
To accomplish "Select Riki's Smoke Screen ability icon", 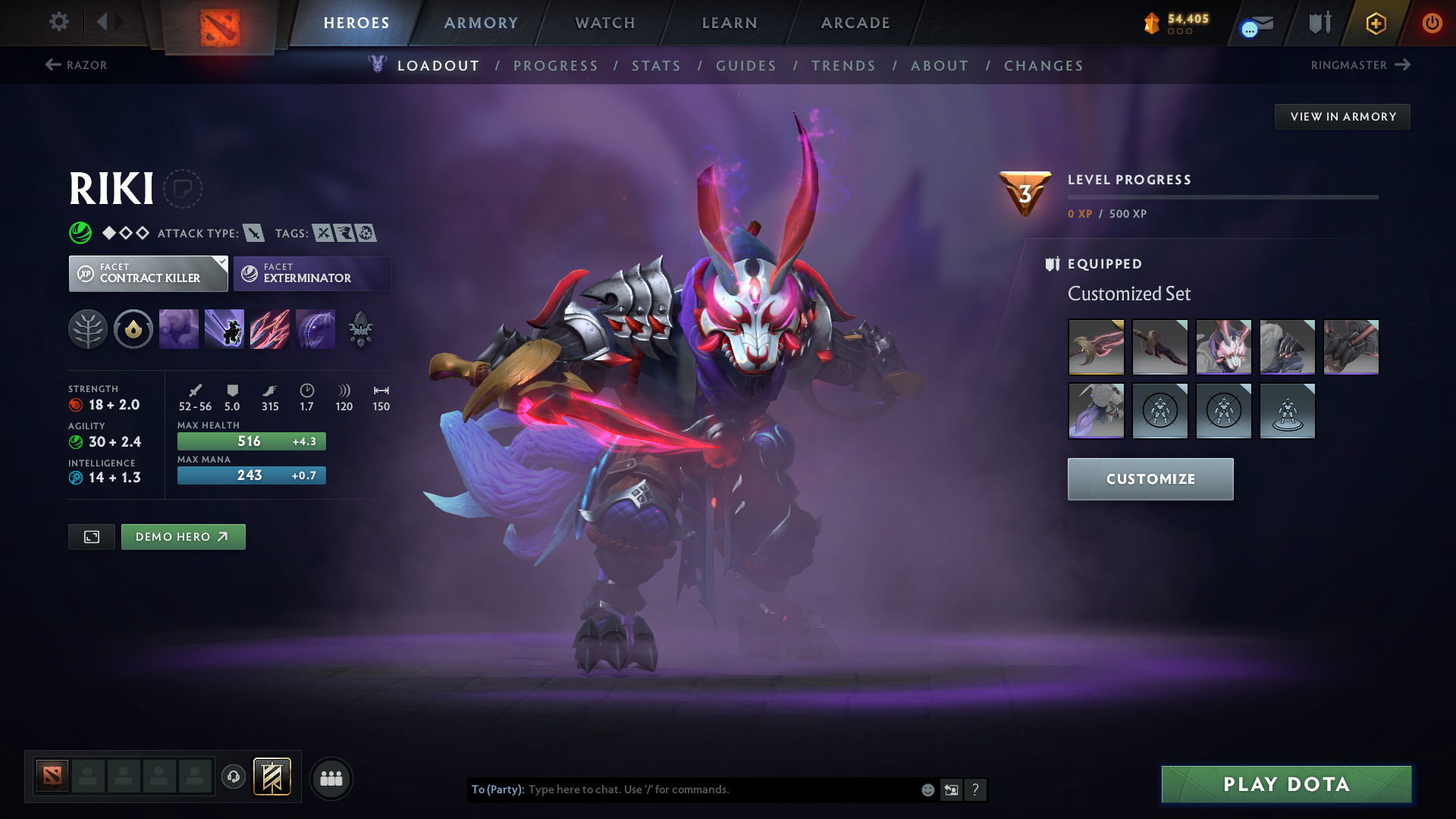I will (x=179, y=329).
